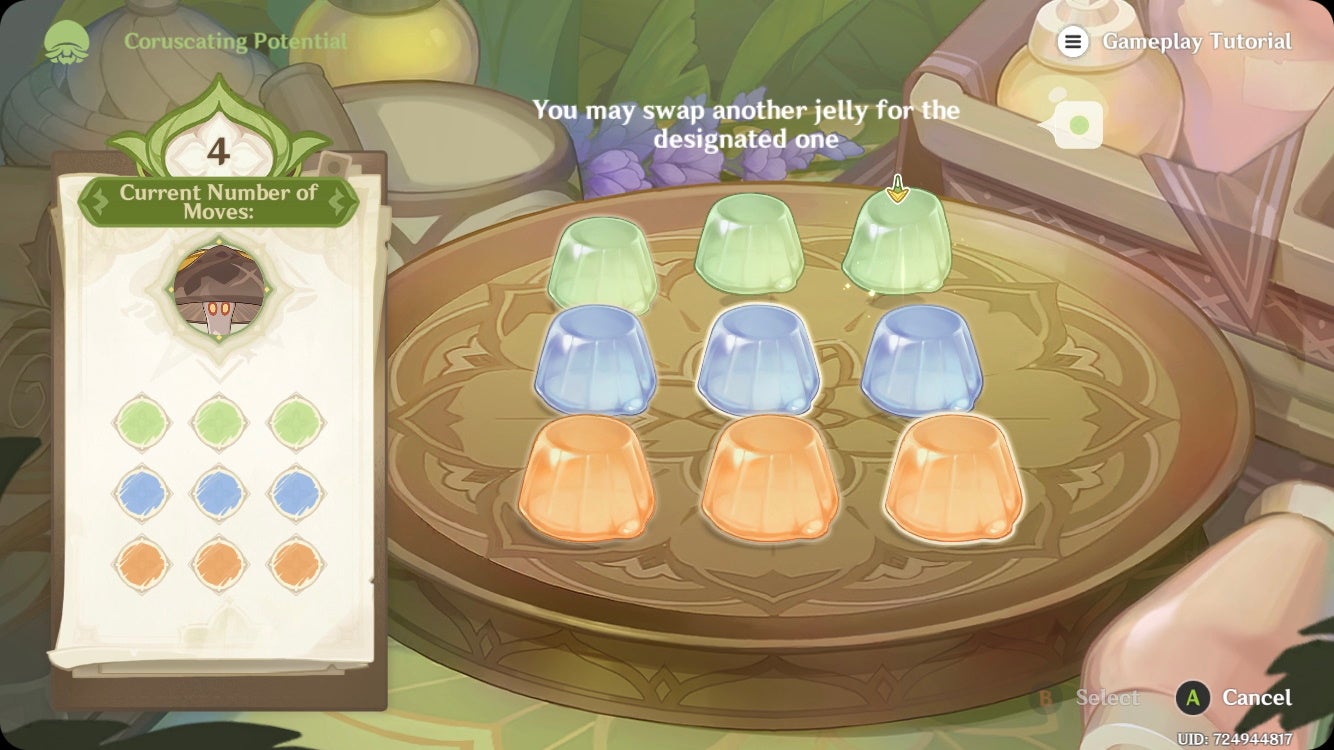Click the swap instruction text at the top
1334x750 pixels.
[x=746, y=122]
